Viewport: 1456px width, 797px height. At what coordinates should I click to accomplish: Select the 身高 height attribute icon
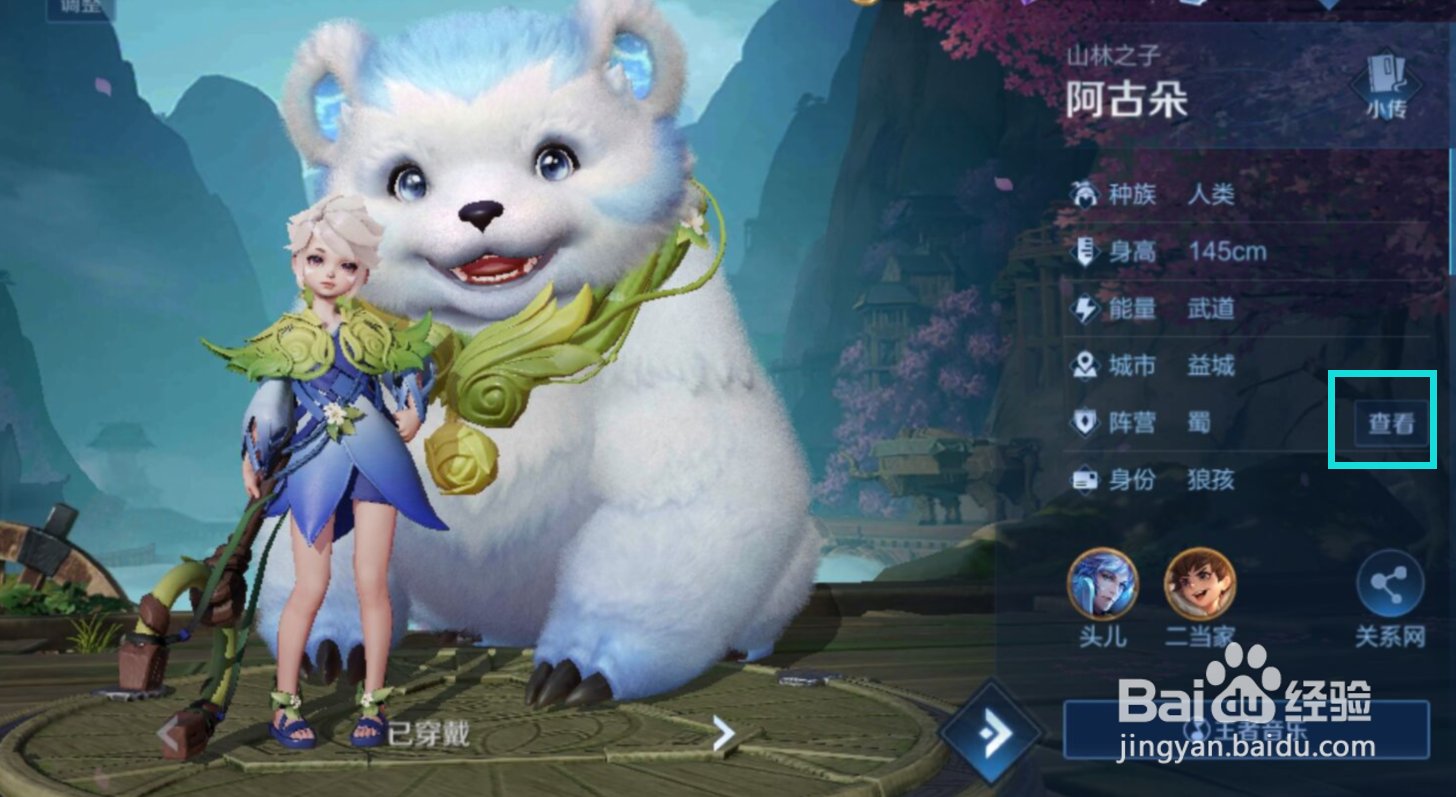1083,252
